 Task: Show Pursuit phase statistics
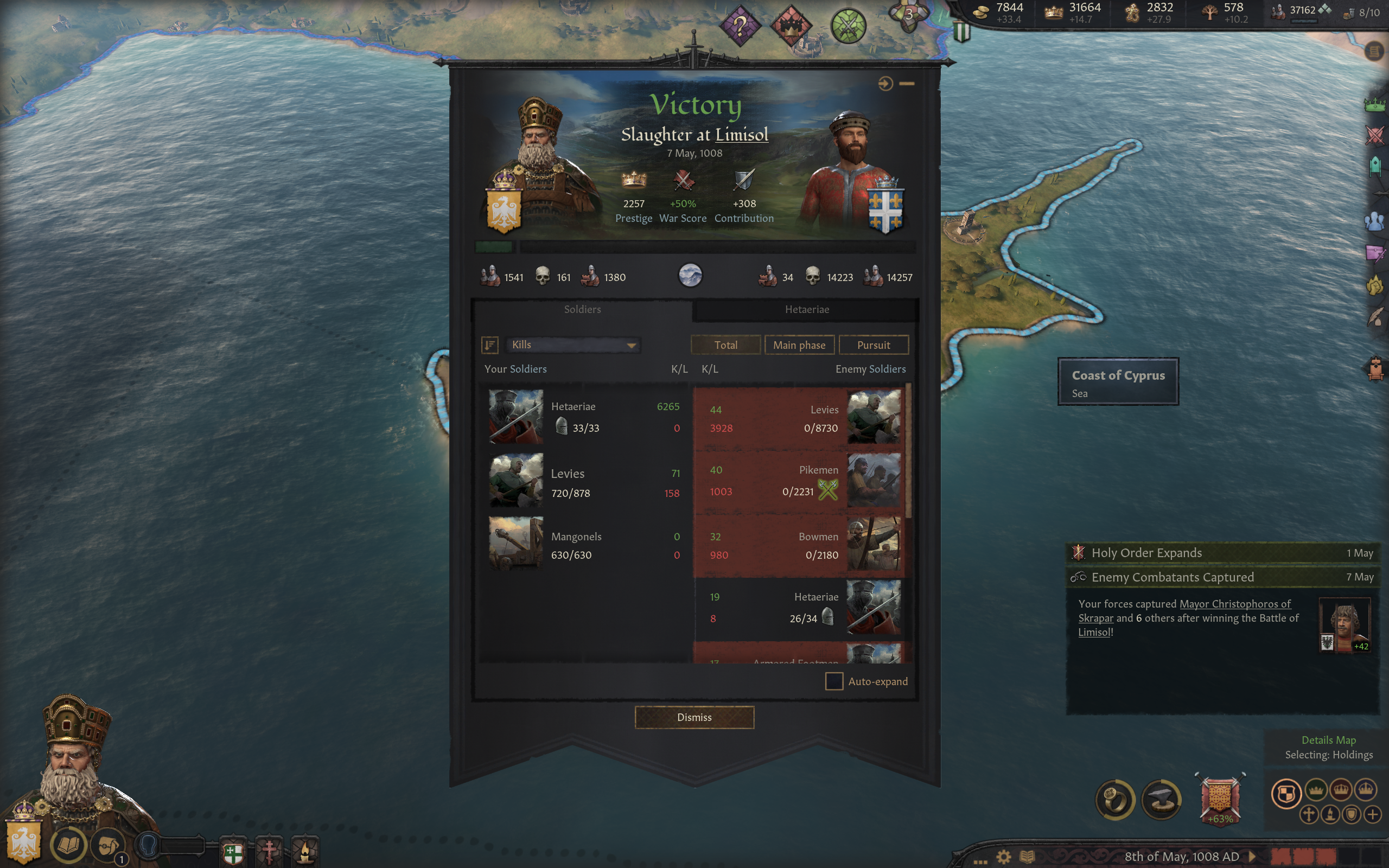873,345
